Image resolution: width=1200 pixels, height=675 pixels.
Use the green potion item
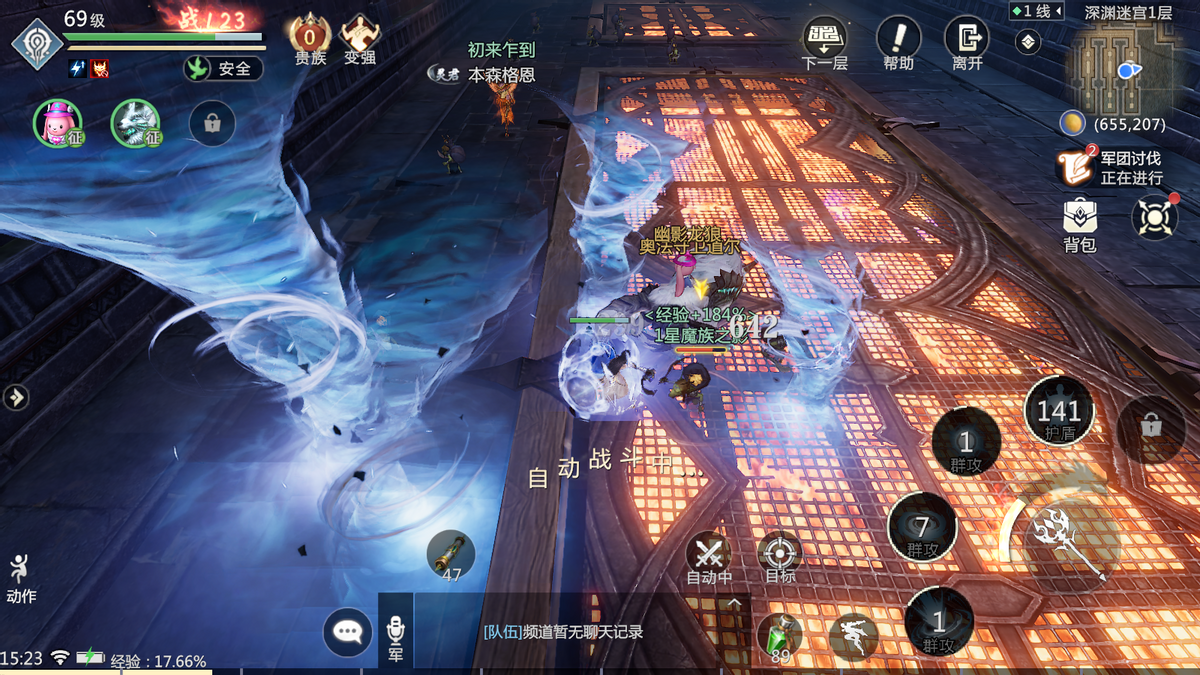point(778,637)
